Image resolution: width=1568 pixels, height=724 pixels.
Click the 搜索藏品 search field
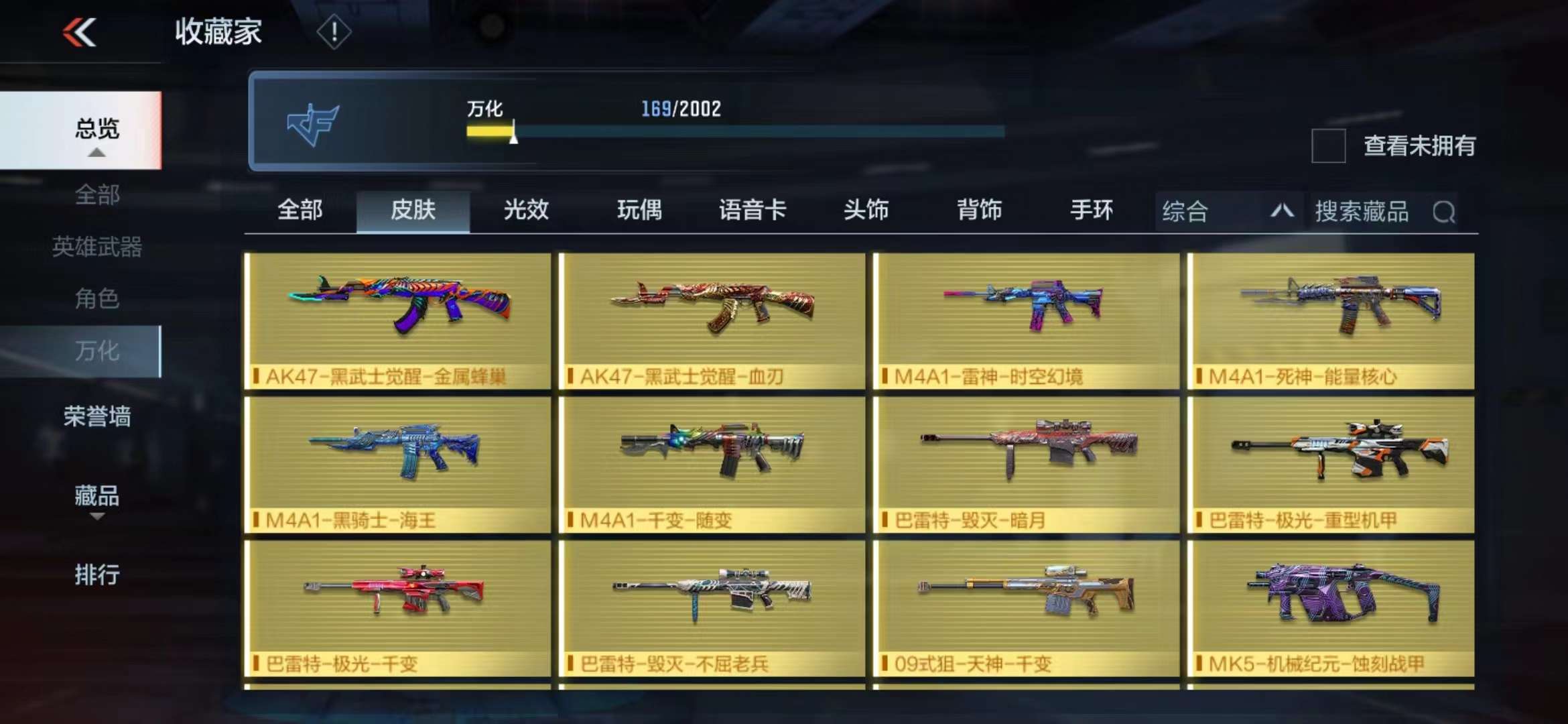pyautogui.click(x=1374, y=212)
